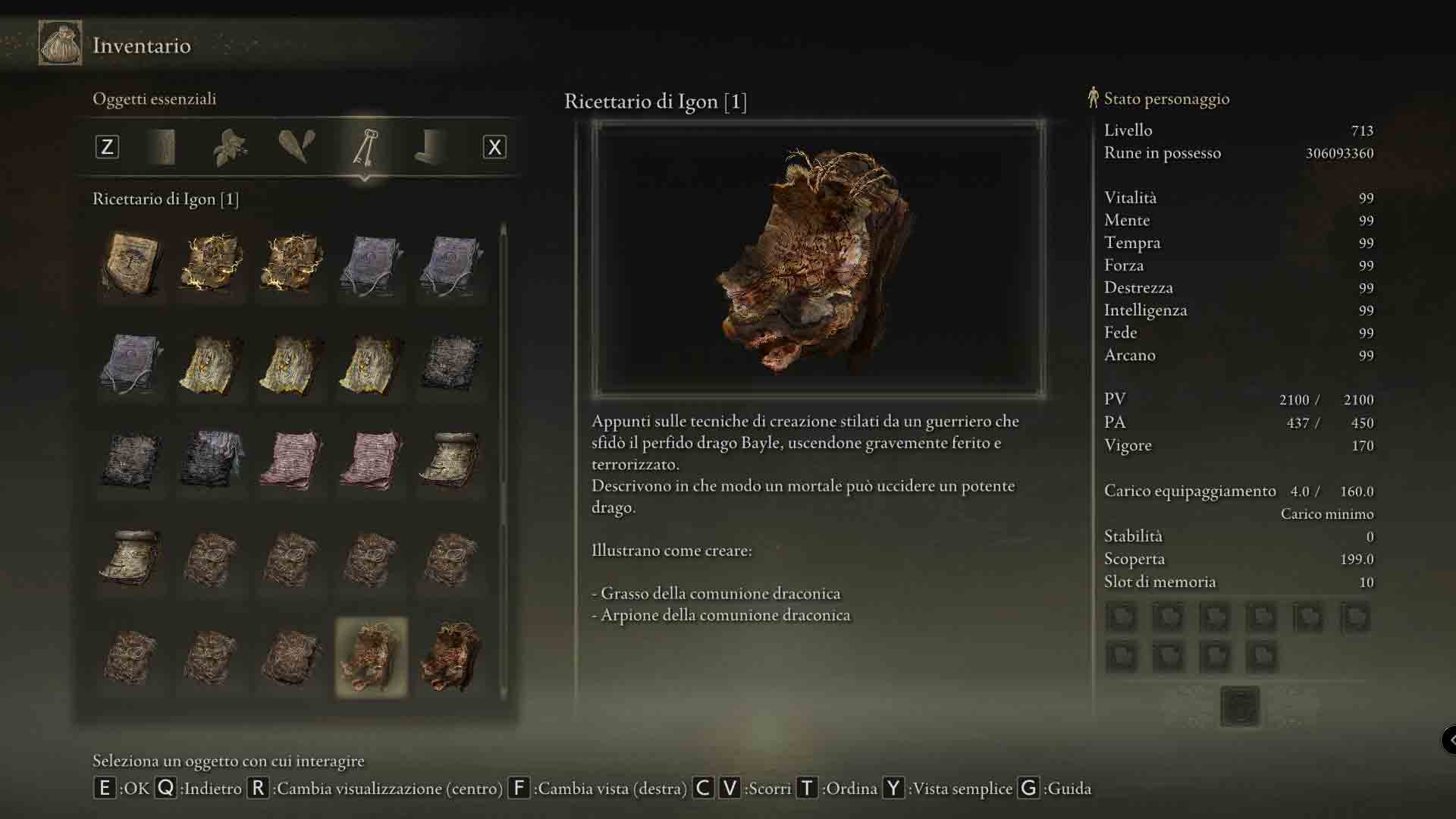The width and height of the screenshot is (1456, 819).
Task: Switch to the stone slab category tab
Action: click(163, 146)
